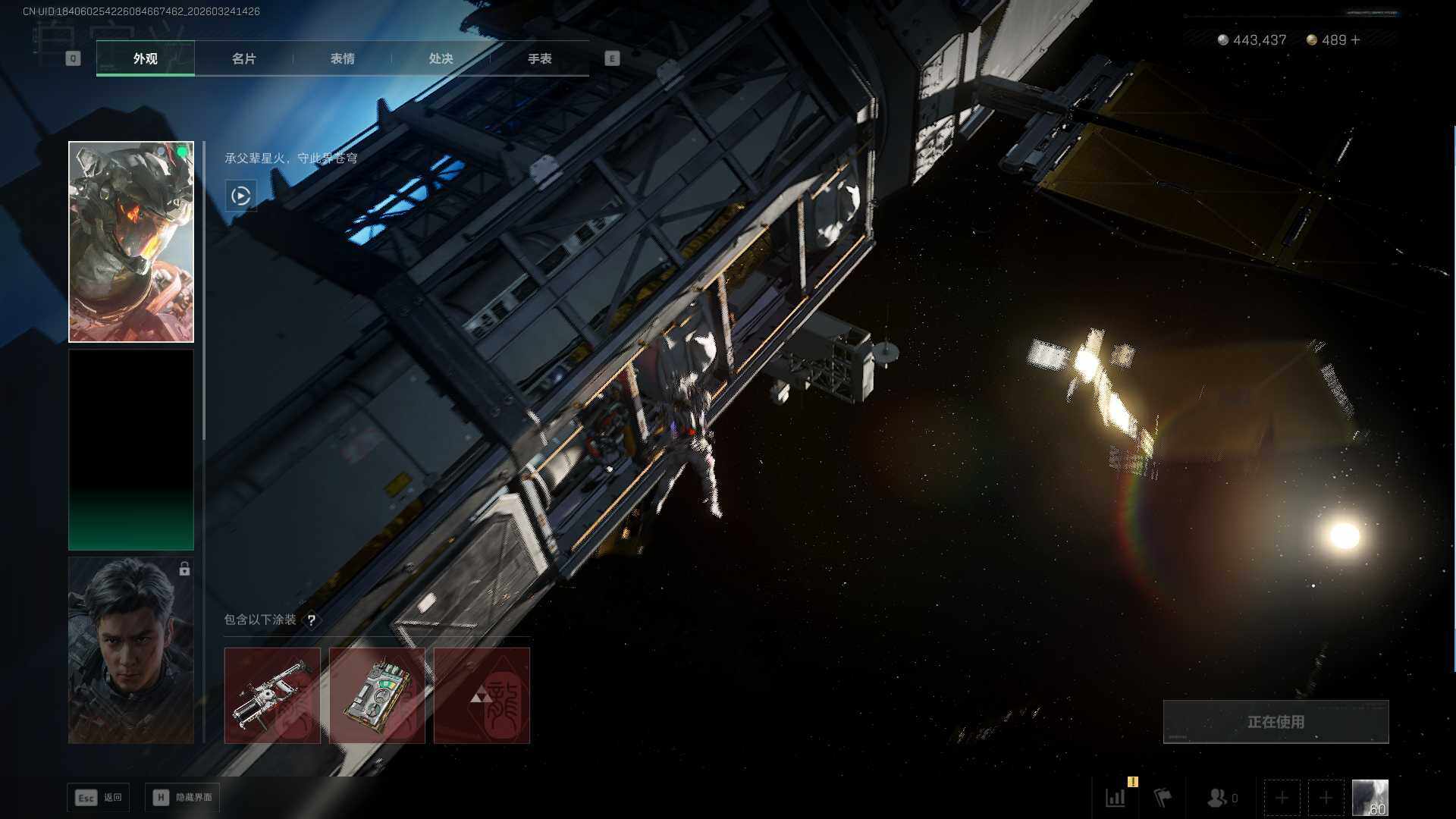Switch to the 外观 appearance tab

click(145, 58)
